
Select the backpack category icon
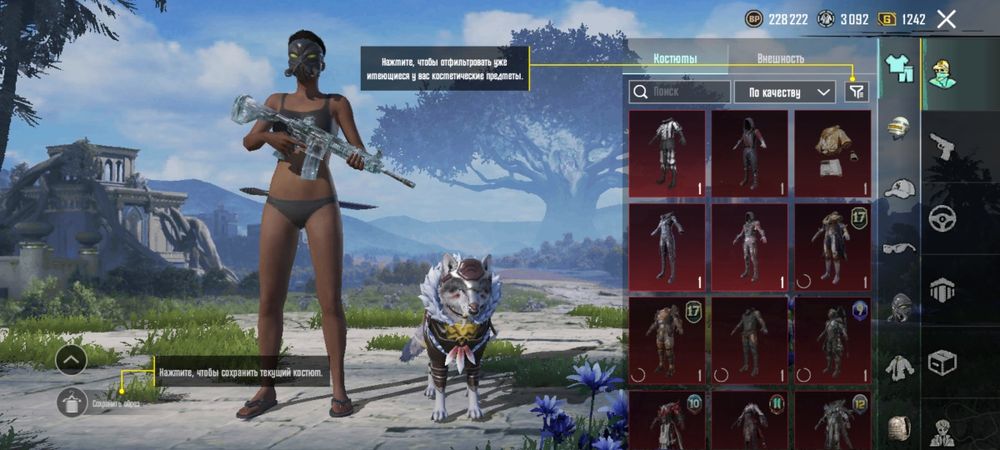(x=900, y=427)
